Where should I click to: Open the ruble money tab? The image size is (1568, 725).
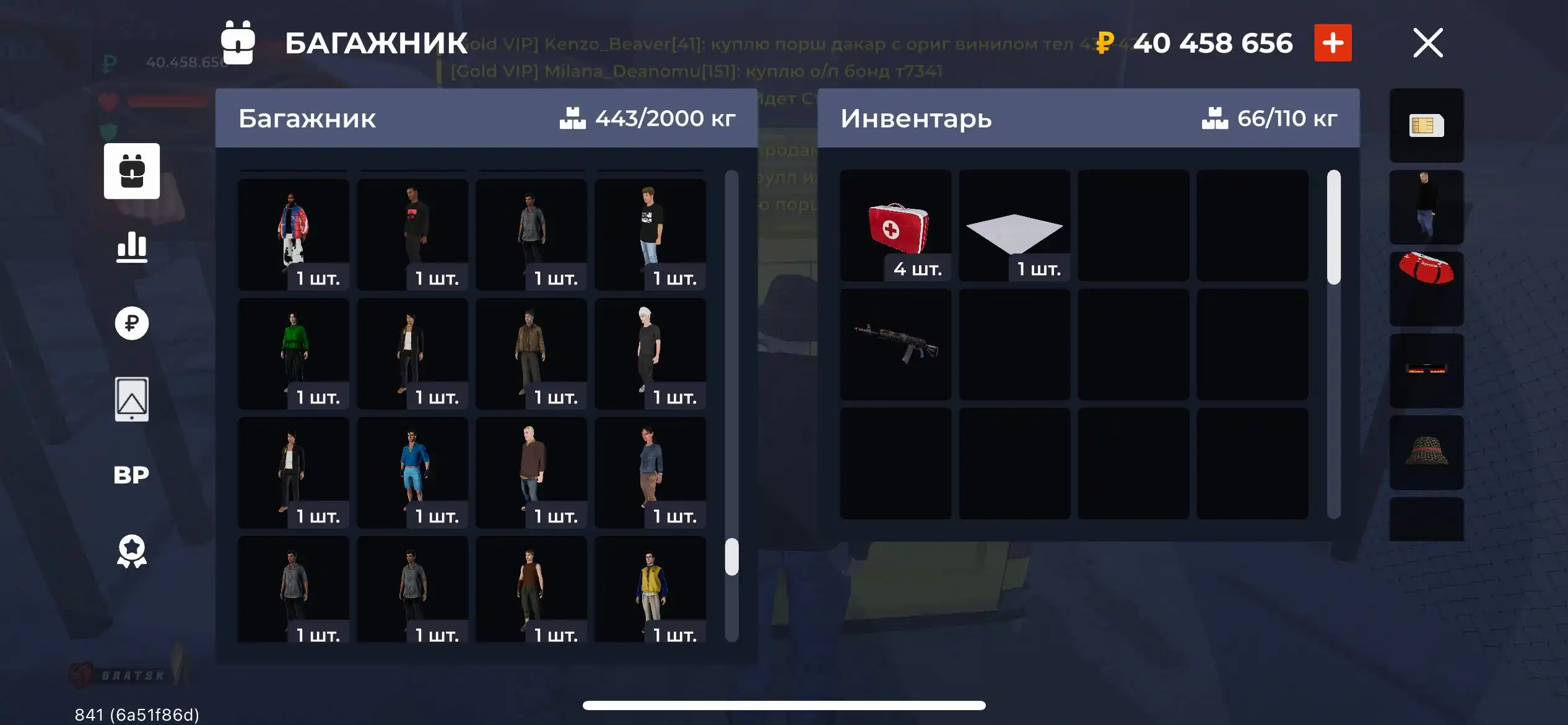pos(131,323)
